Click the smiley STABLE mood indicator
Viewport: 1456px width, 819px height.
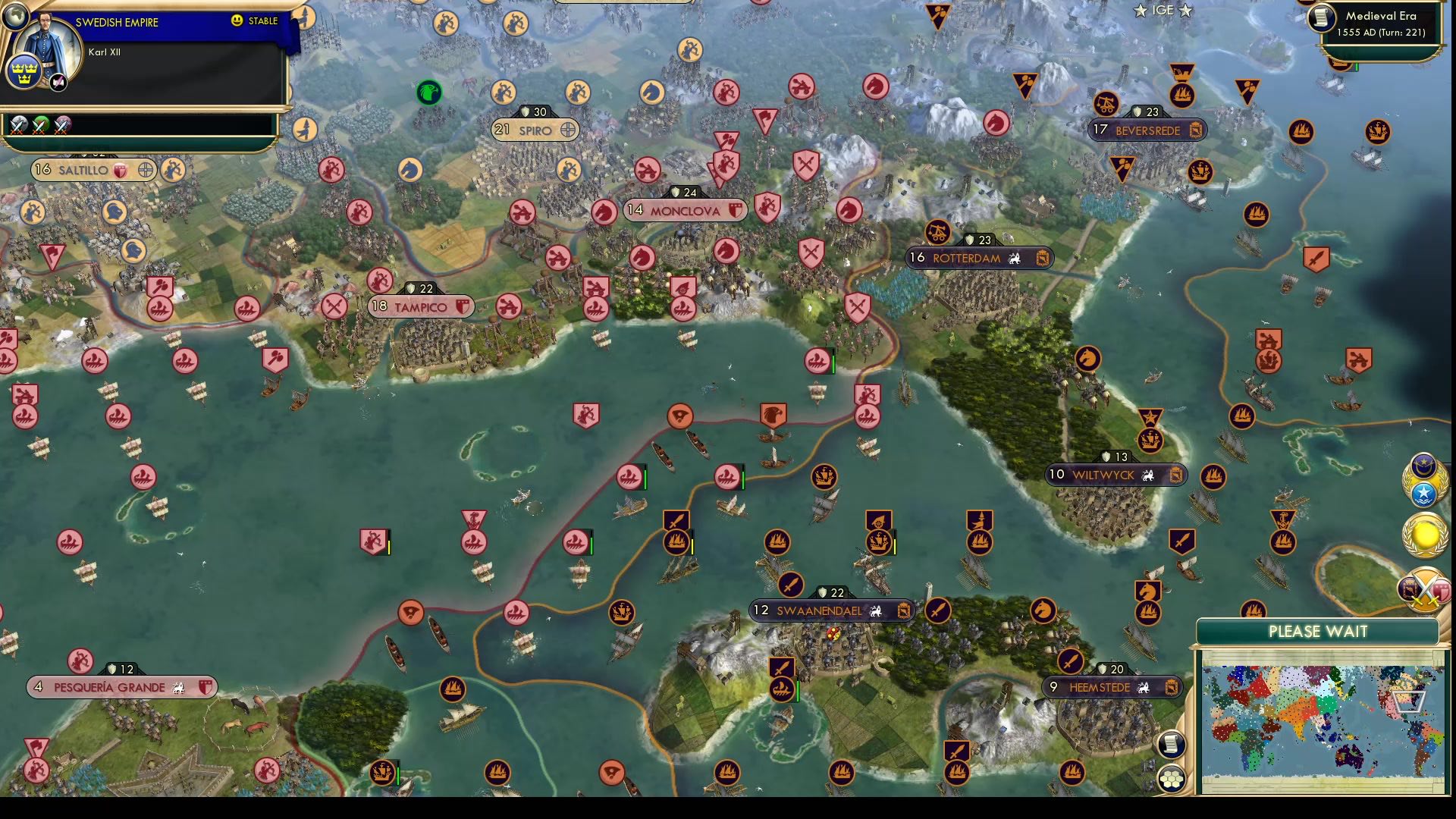(237, 20)
